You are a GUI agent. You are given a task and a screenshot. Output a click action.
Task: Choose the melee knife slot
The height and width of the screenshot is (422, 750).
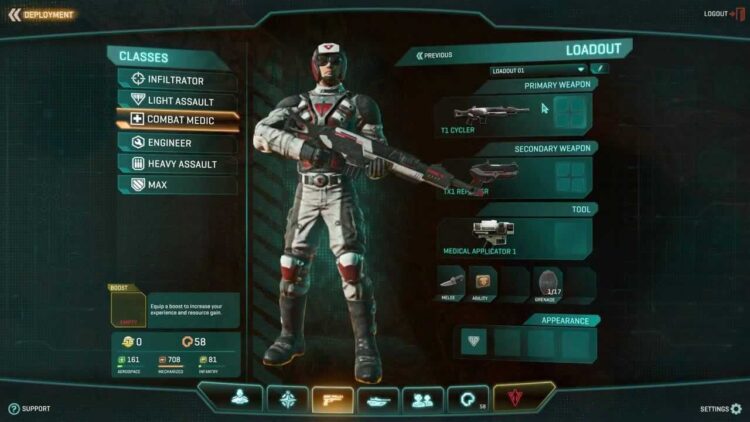[x=451, y=282]
